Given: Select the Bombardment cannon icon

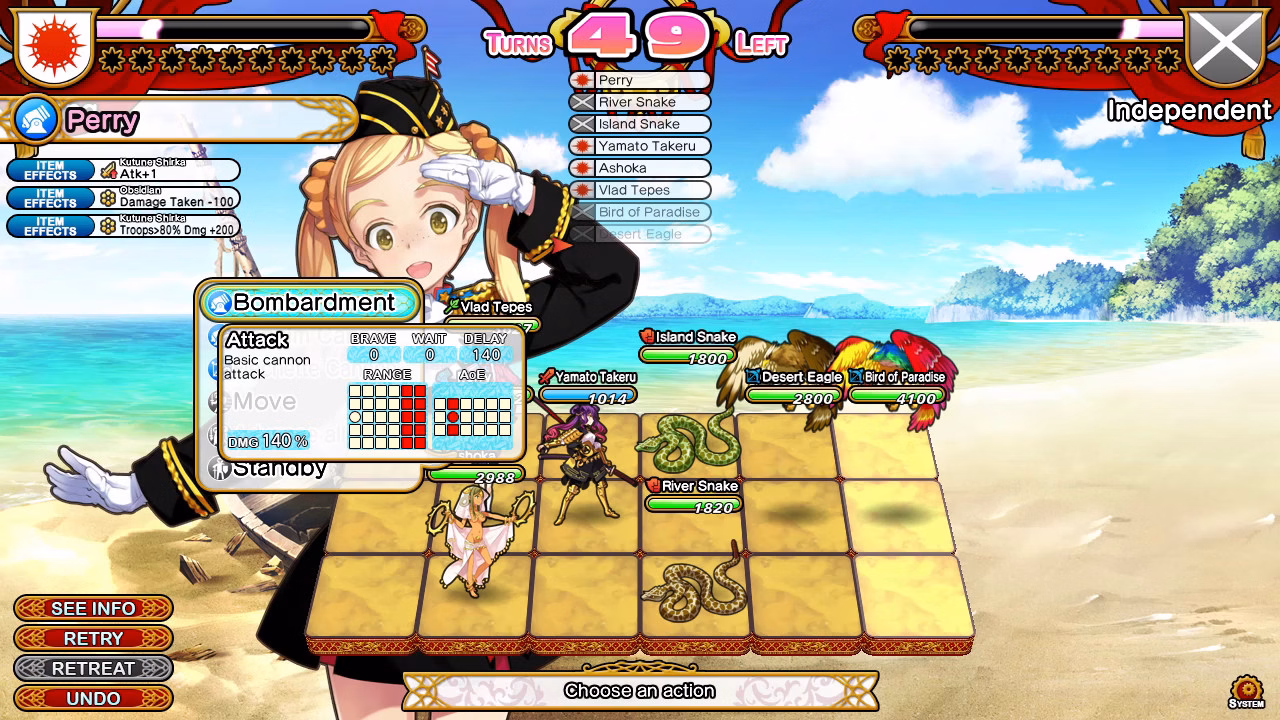Looking at the screenshot, I should pos(221,302).
